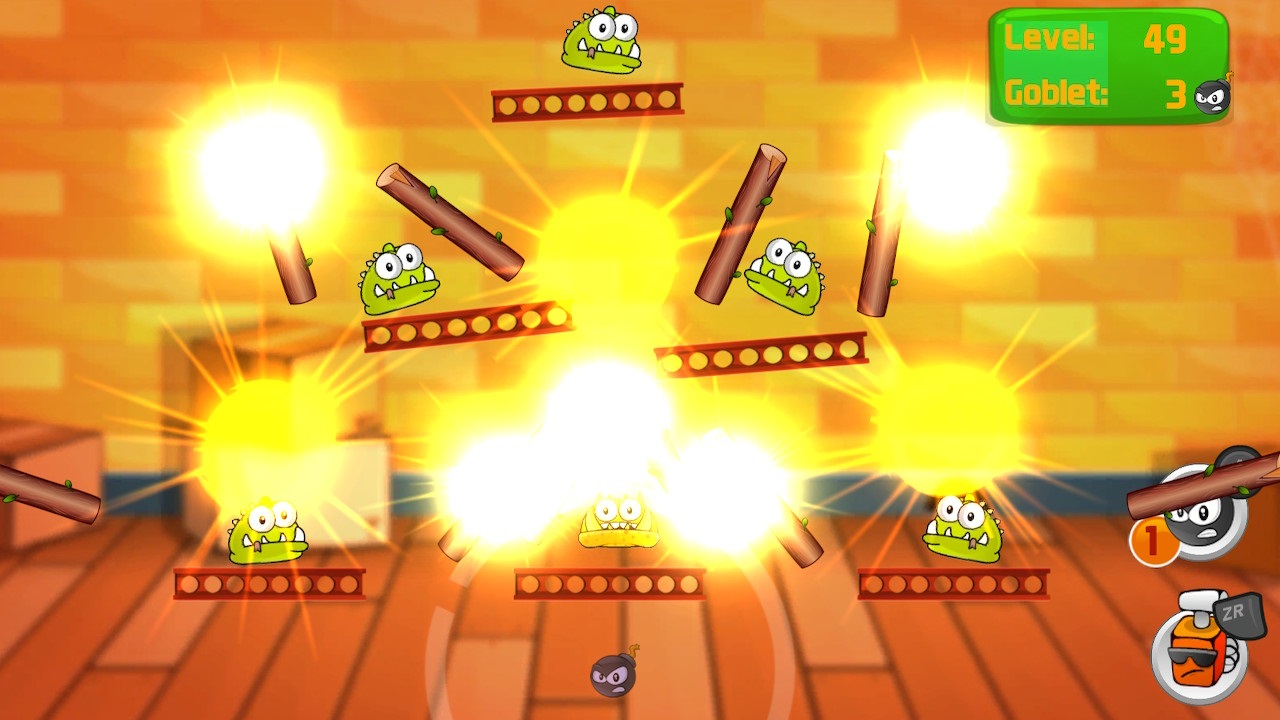Select the Goblet label in the HUD
Image resolution: width=1280 pixels, height=720 pixels.
pyautogui.click(x=1056, y=93)
